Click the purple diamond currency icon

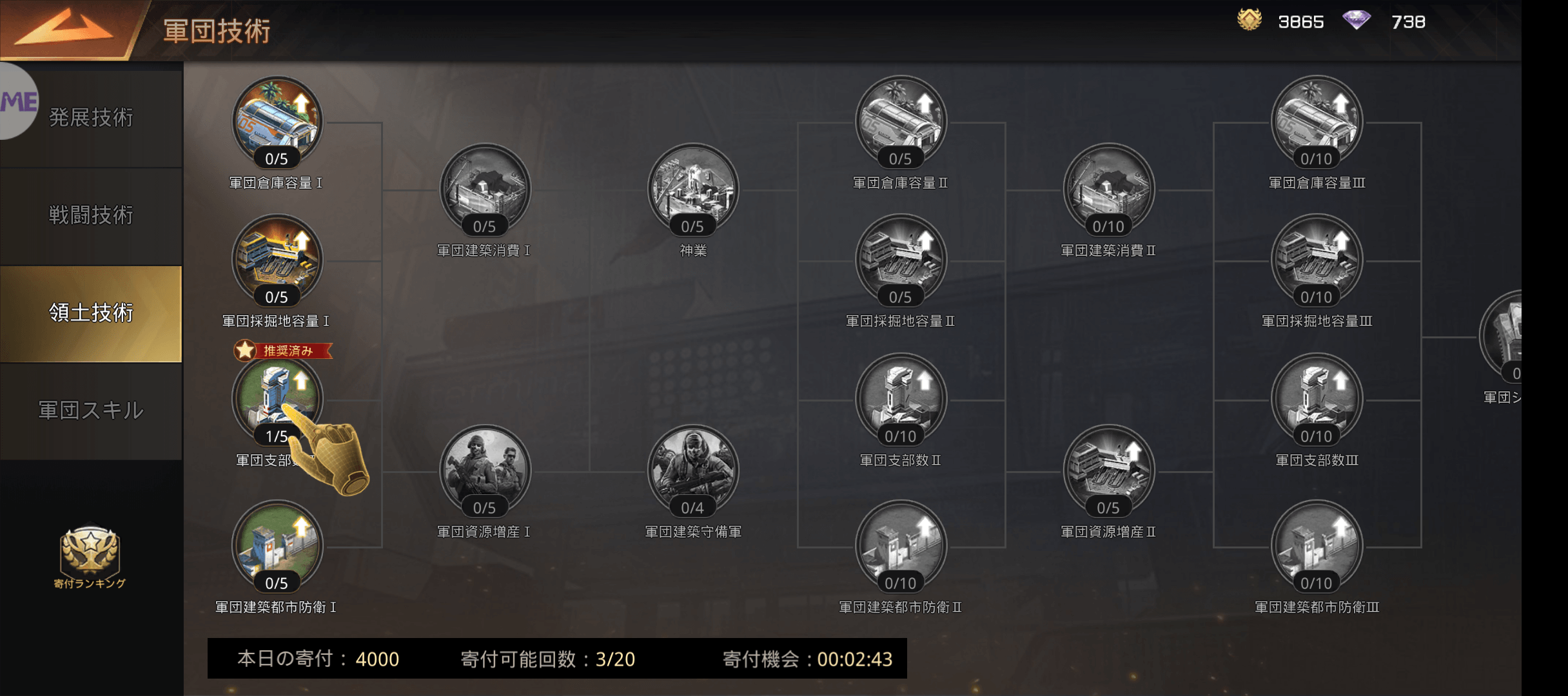[x=1357, y=21]
